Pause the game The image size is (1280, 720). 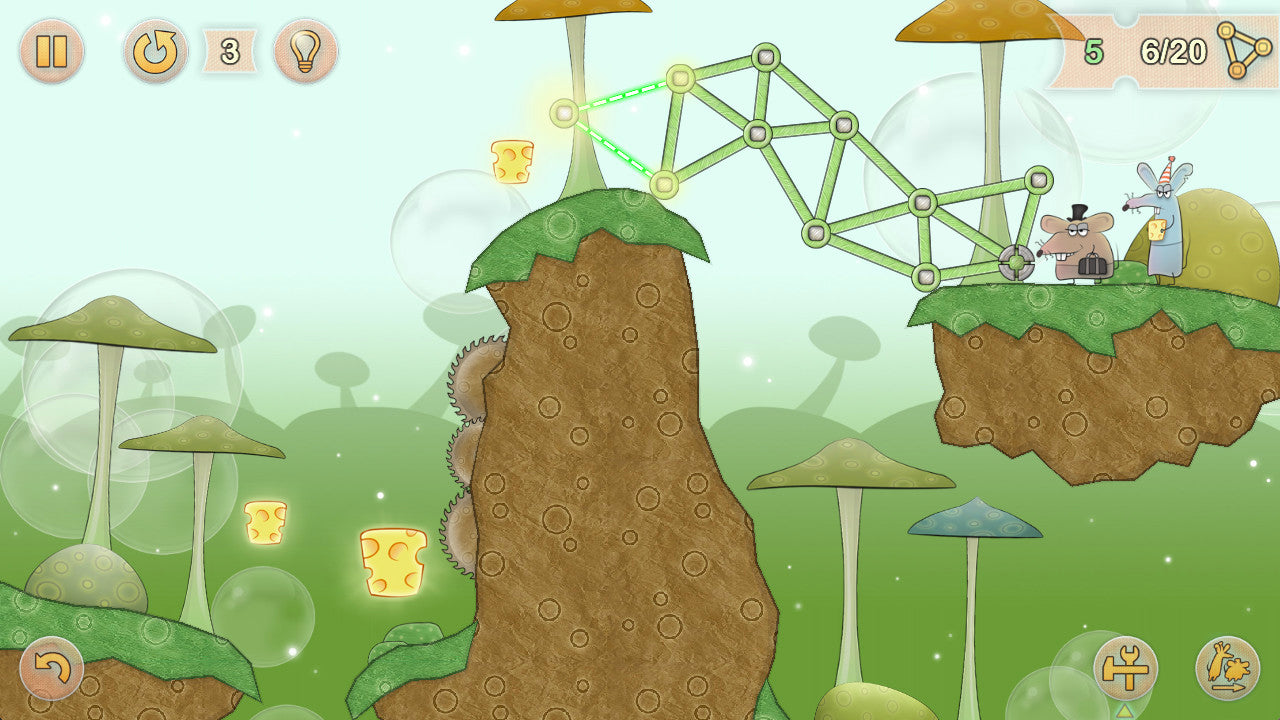coord(51,51)
